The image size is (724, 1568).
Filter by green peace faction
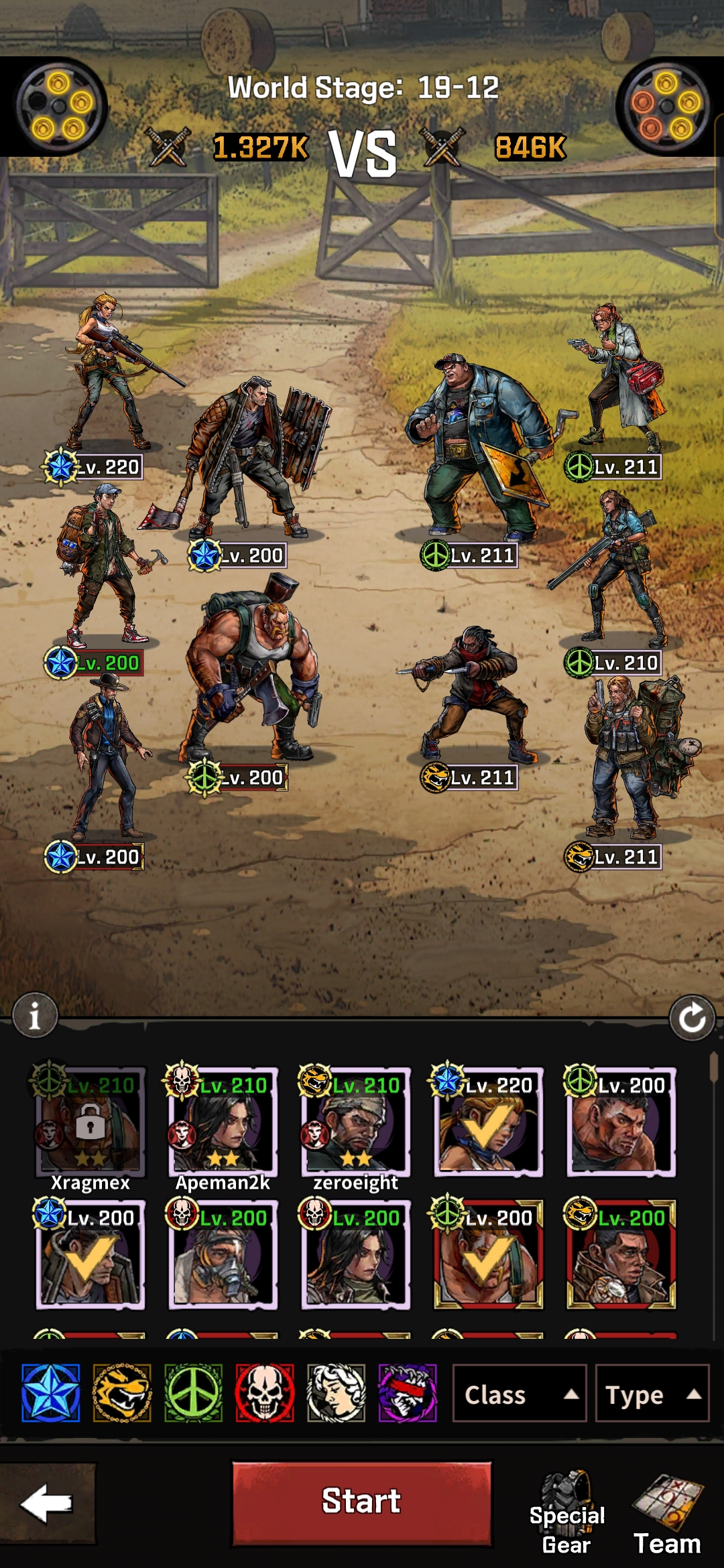tap(194, 1393)
